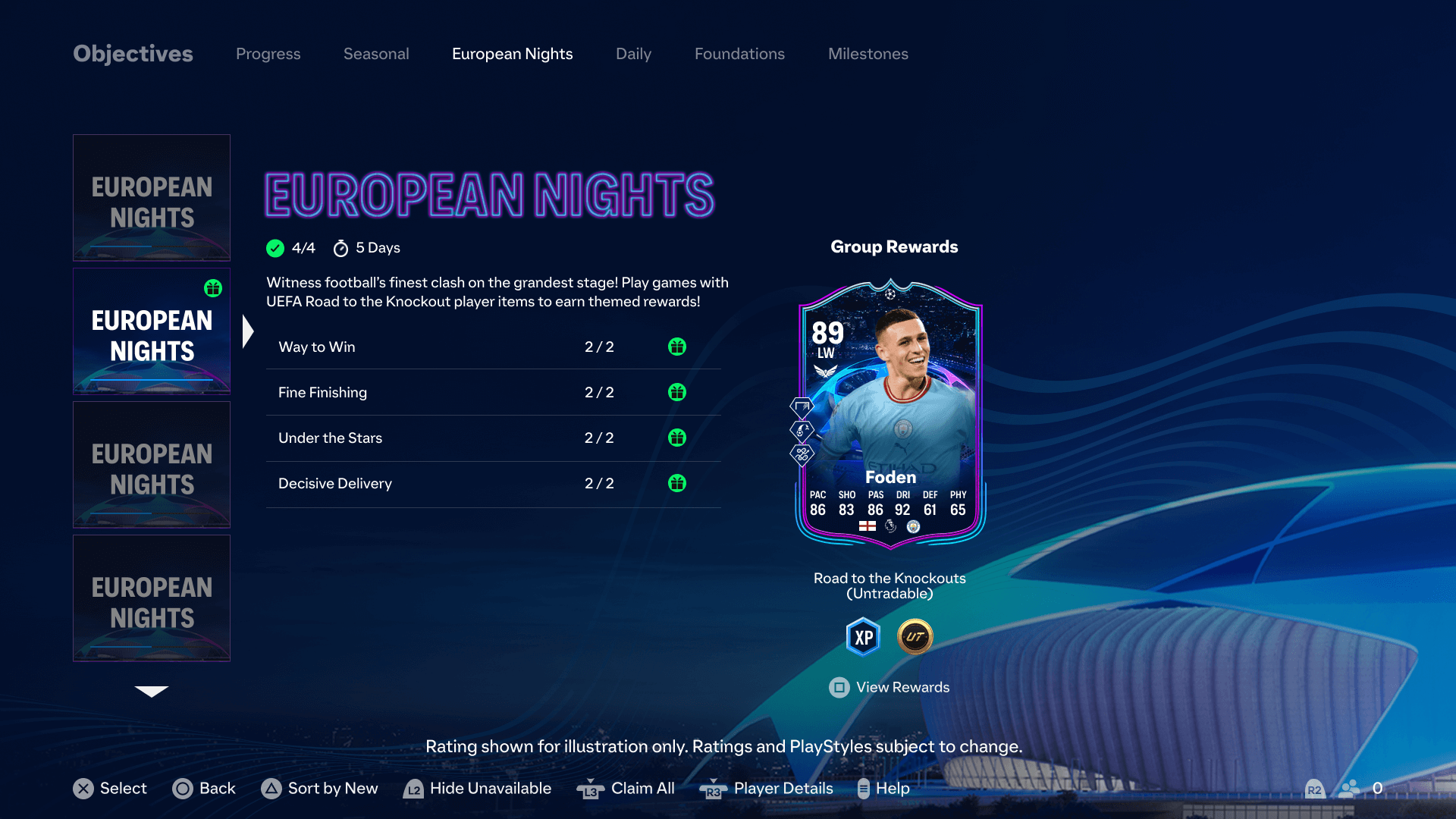Viewport: 1456px width, 819px height.
Task: Click the gift badge on the selected European Nights tile
Action: [213, 288]
